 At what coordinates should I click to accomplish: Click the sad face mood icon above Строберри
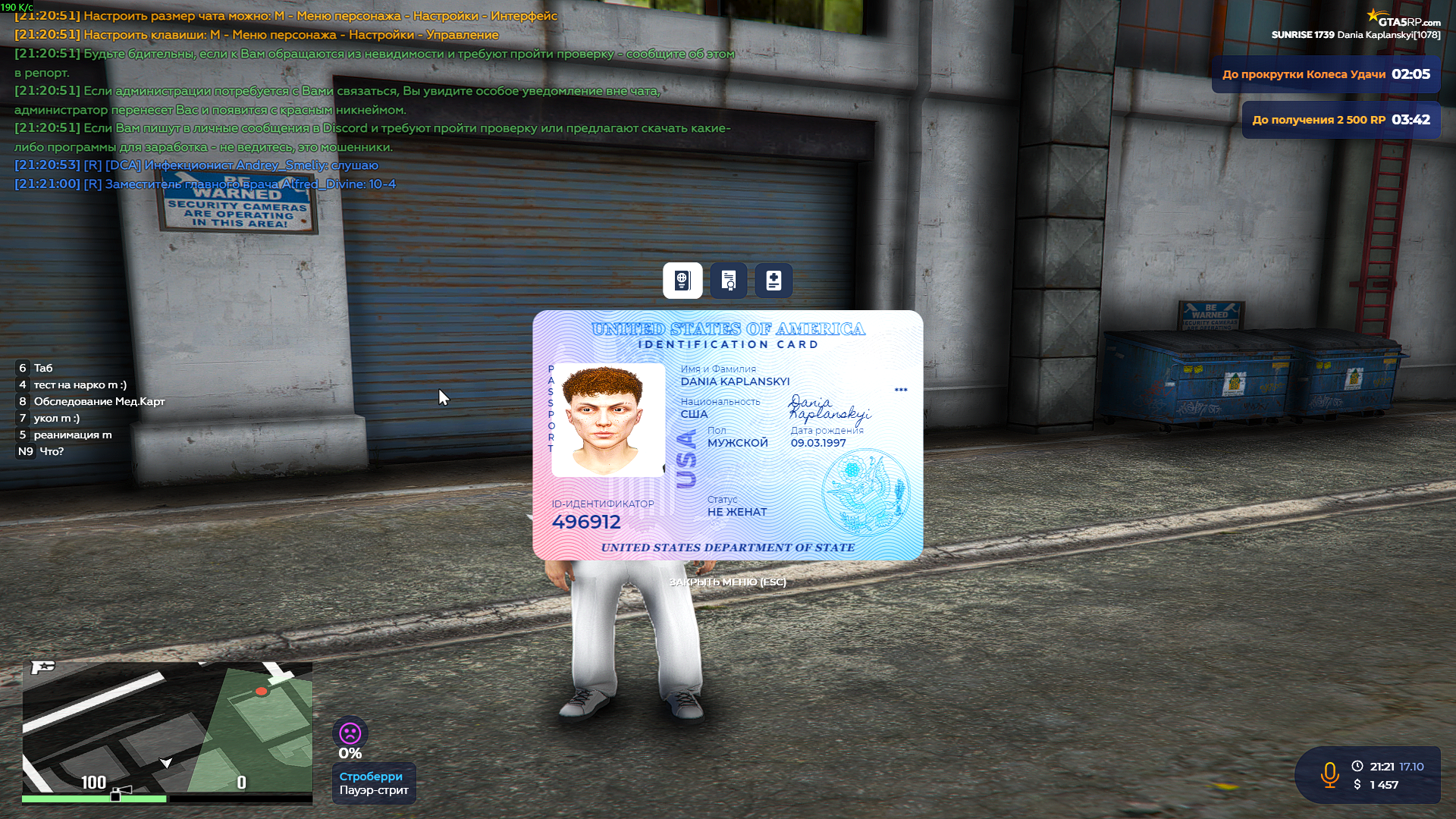349,733
